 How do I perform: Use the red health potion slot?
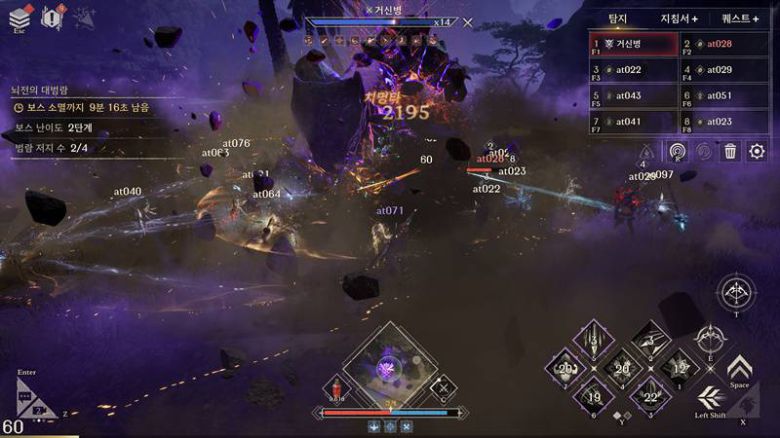click(337, 388)
